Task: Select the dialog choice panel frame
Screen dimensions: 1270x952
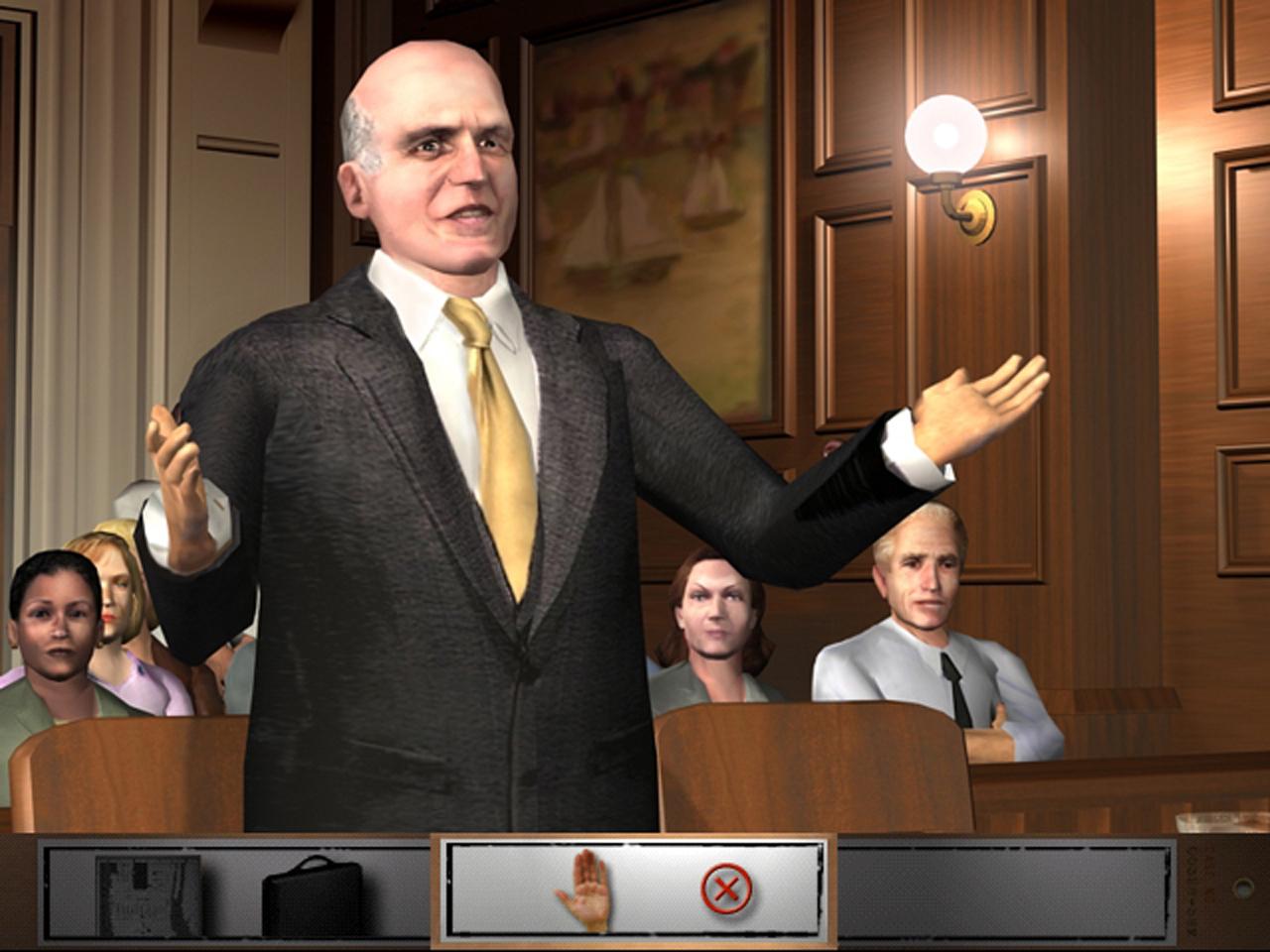Action: point(635,891)
